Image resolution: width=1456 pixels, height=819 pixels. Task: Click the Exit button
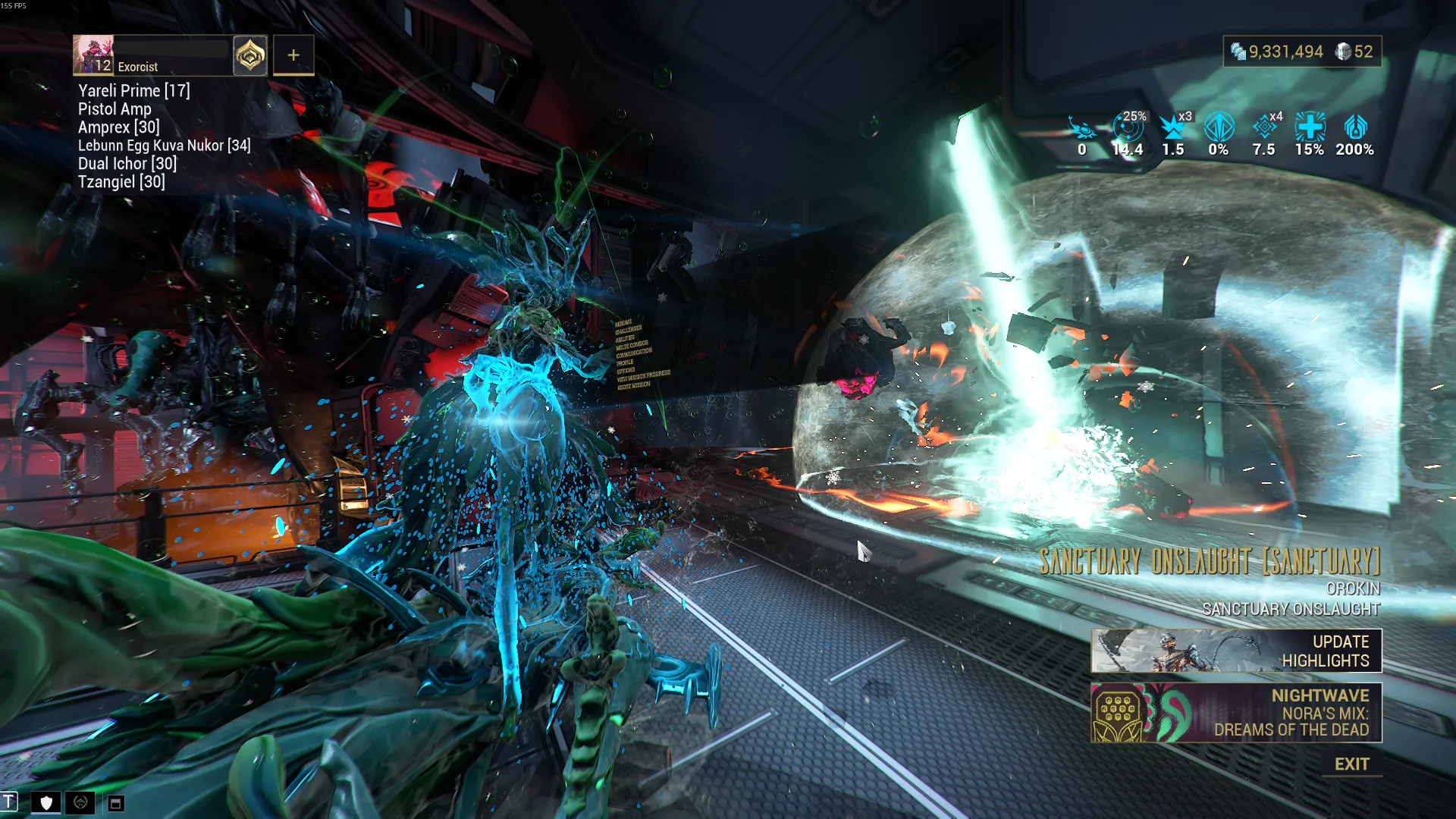(x=1351, y=764)
